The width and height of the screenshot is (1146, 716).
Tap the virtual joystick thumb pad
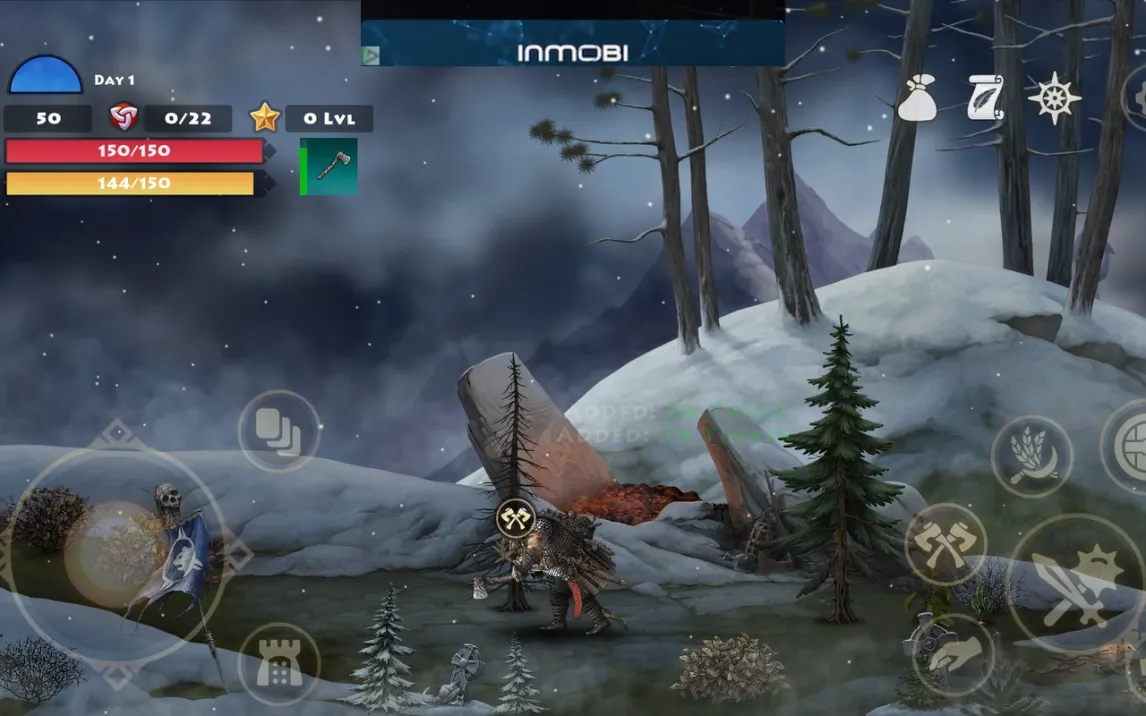(114, 550)
